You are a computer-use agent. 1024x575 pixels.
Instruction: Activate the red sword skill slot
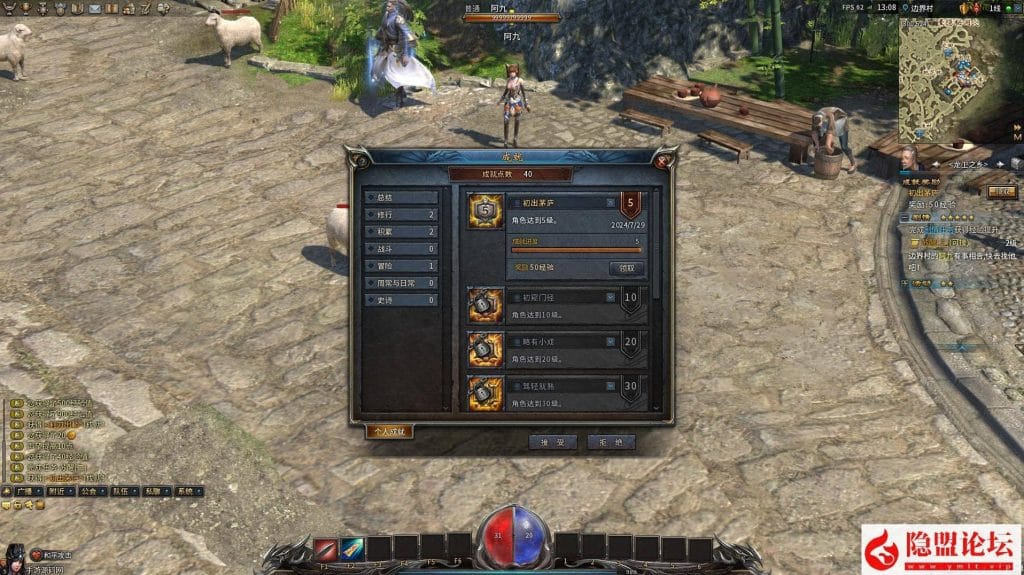tap(325, 548)
